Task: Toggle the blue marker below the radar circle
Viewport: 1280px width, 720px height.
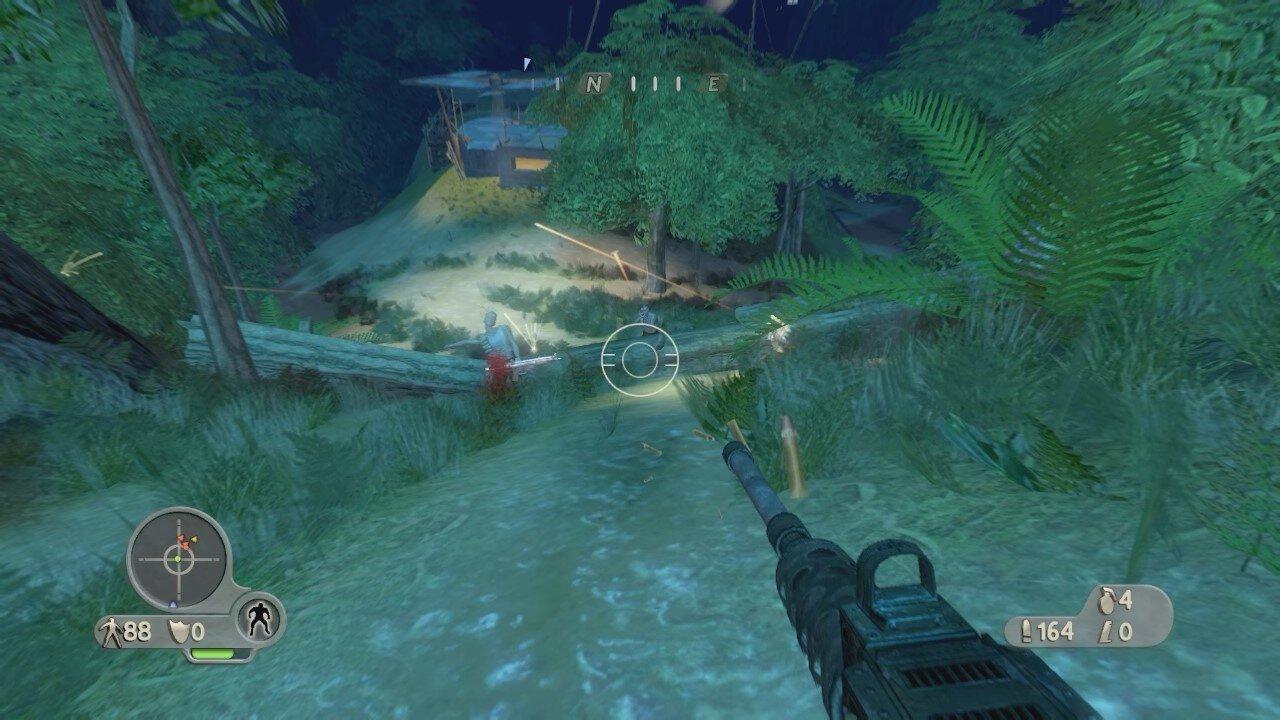Action: click(x=175, y=604)
